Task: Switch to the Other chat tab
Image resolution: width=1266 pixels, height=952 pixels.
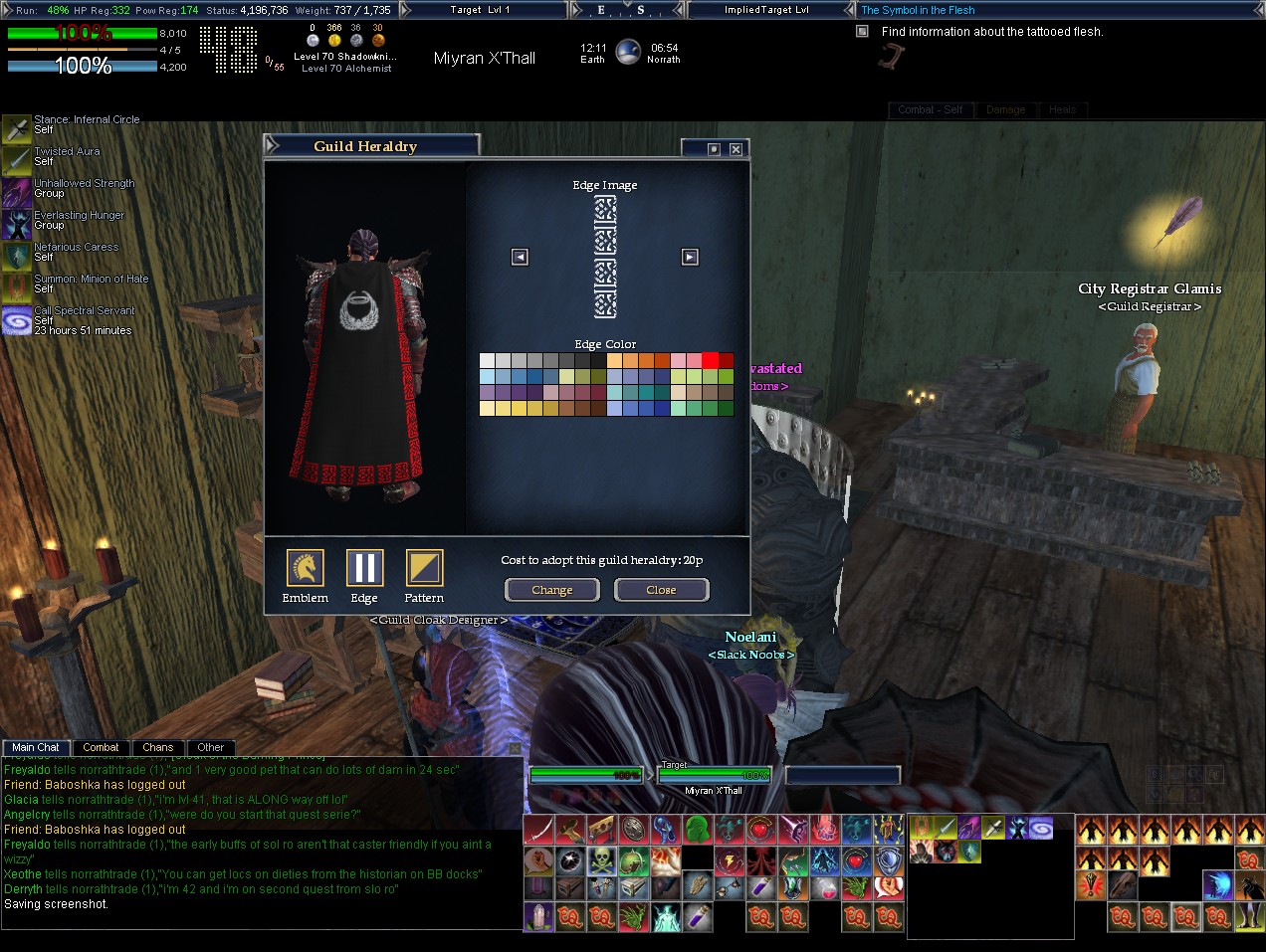Action: coord(210,747)
